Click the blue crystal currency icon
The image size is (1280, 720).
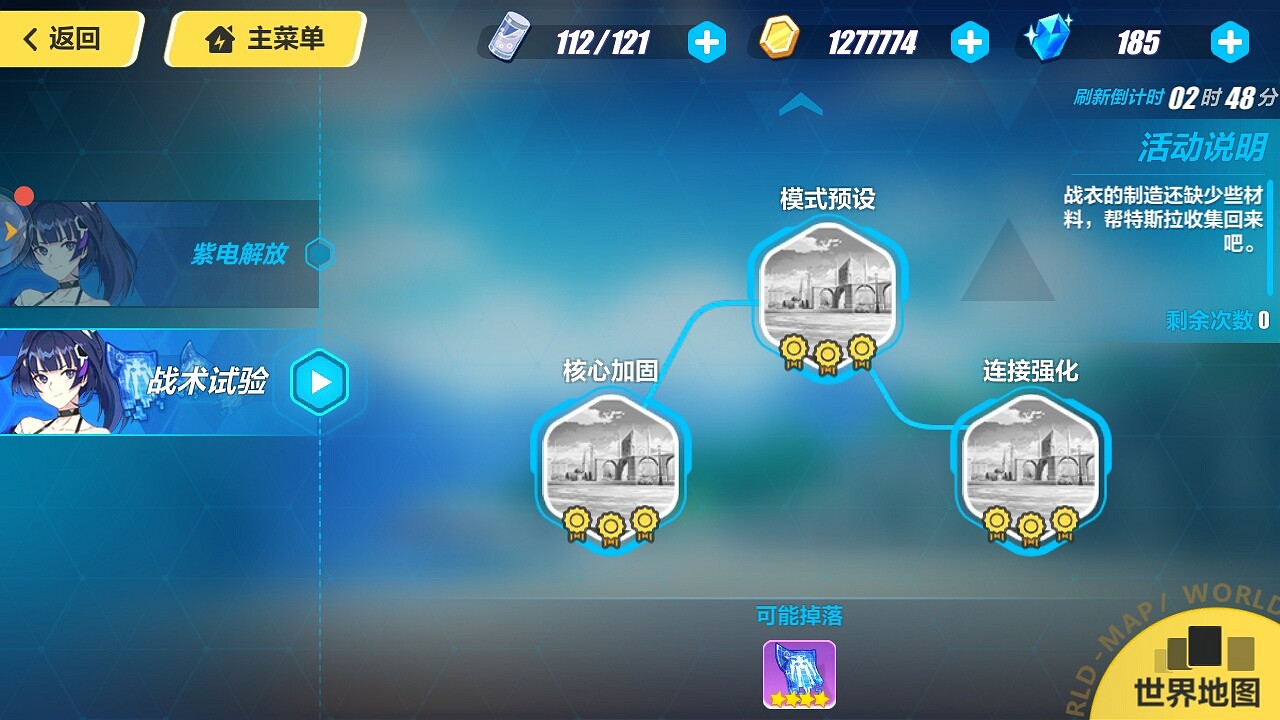(x=1047, y=42)
